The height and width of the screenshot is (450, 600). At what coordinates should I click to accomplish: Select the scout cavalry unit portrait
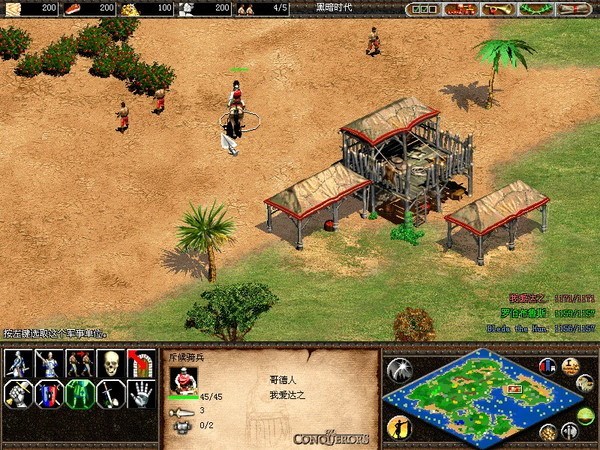[183, 380]
